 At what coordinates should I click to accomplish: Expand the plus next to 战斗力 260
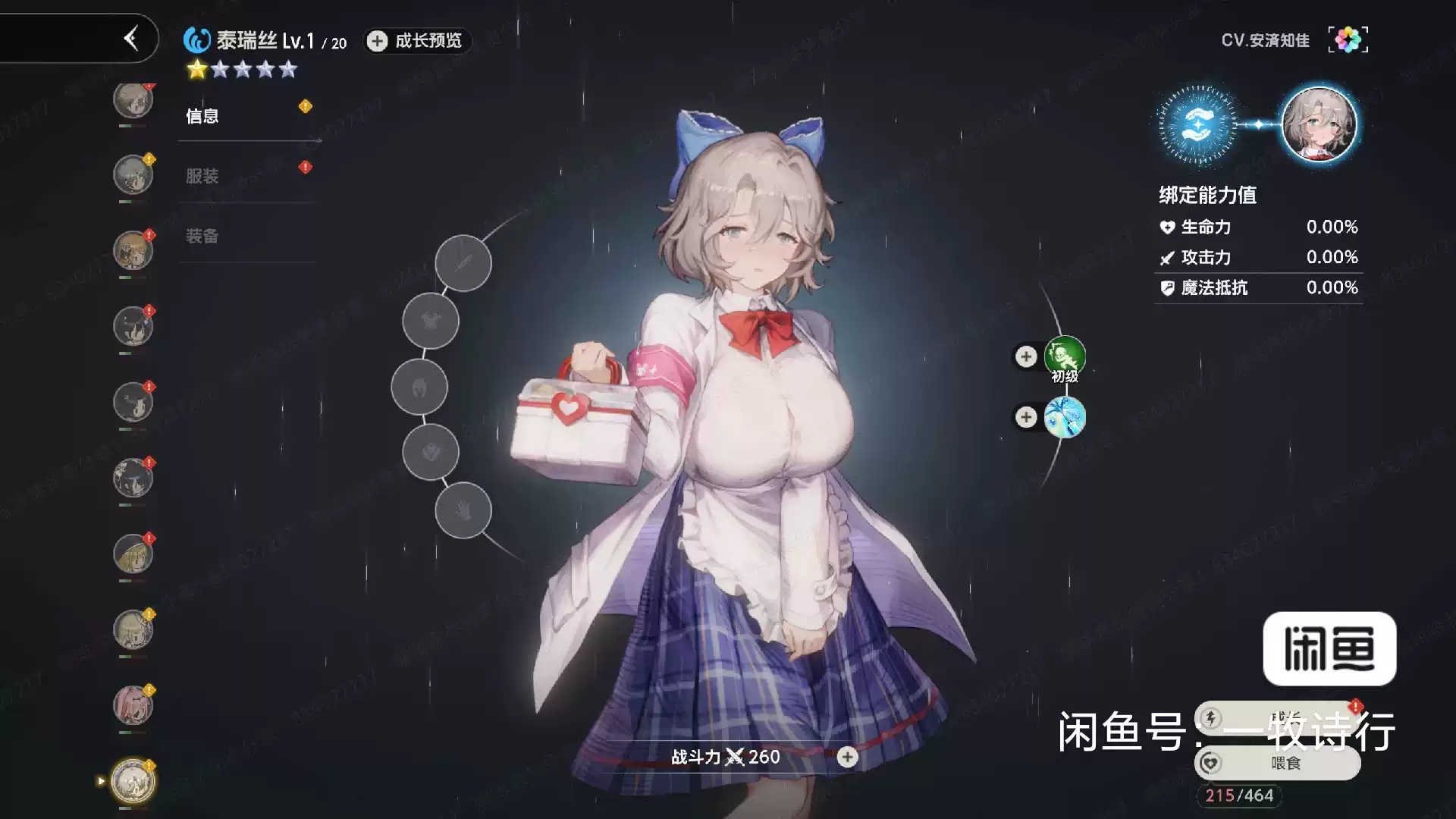pyautogui.click(x=847, y=757)
